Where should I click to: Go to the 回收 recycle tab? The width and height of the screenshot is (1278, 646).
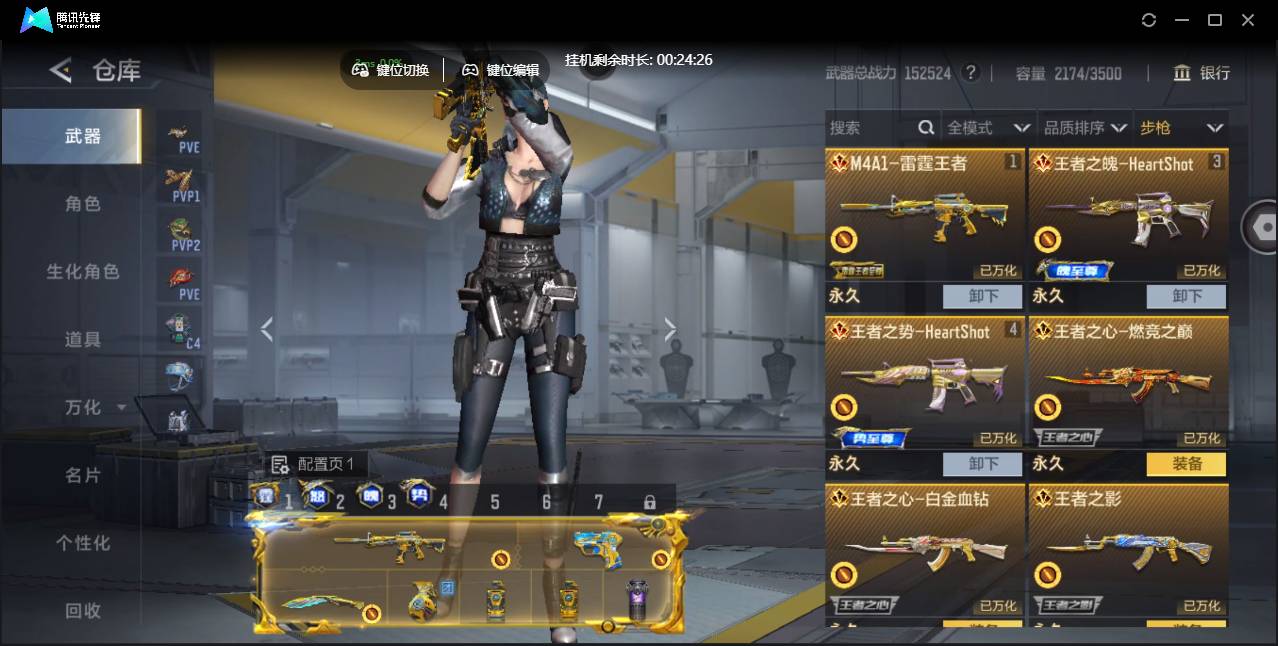click(82, 610)
